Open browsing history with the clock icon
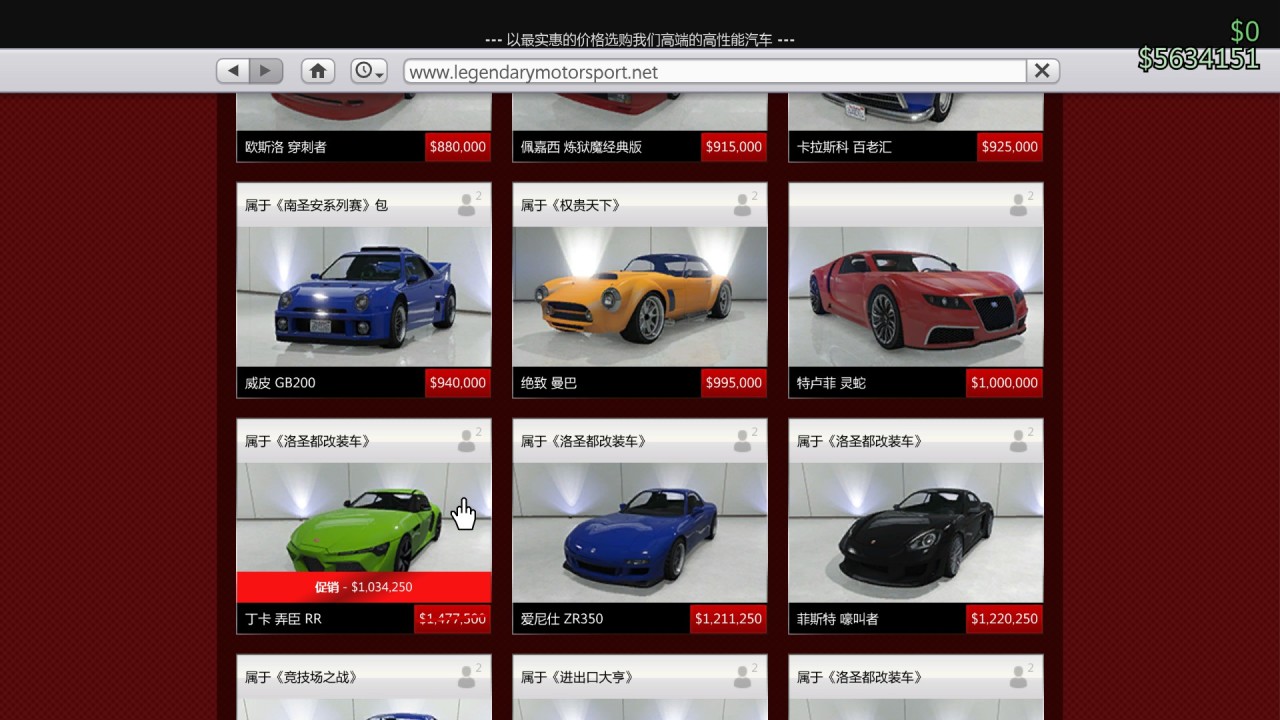The height and width of the screenshot is (720, 1280). [365, 71]
